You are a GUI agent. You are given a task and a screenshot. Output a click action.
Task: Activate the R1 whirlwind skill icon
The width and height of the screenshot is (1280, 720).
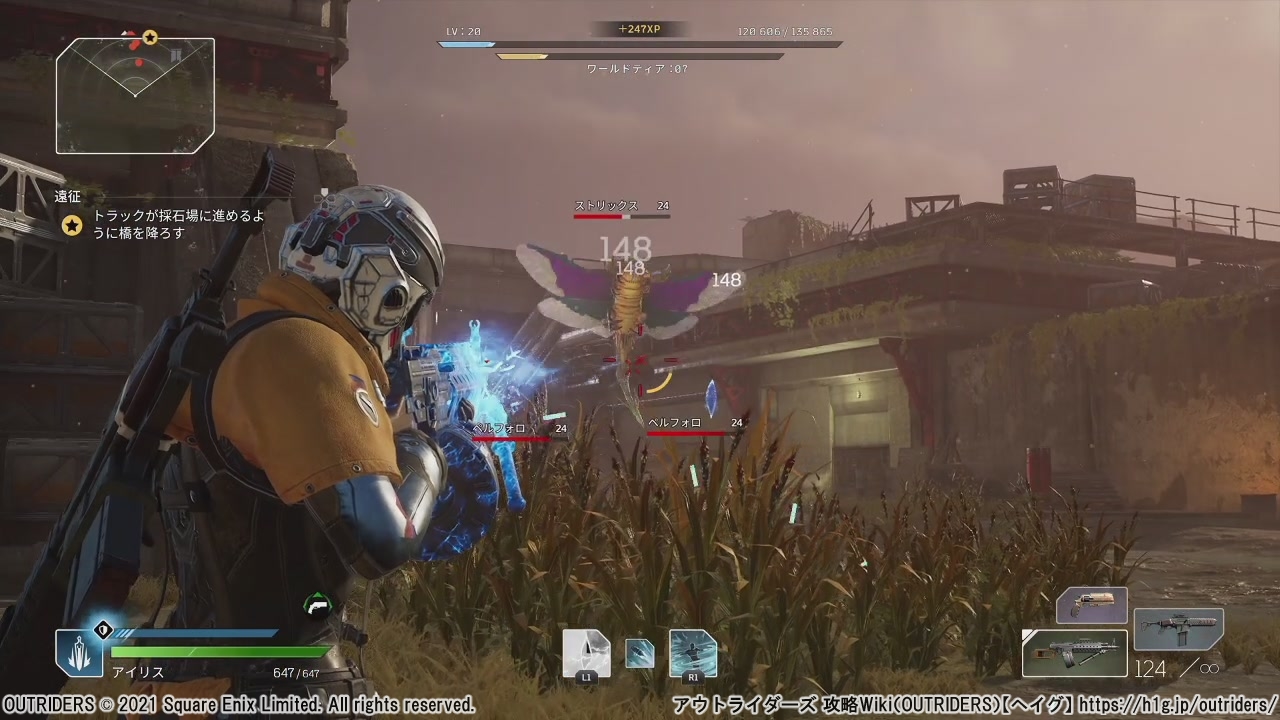click(692, 654)
